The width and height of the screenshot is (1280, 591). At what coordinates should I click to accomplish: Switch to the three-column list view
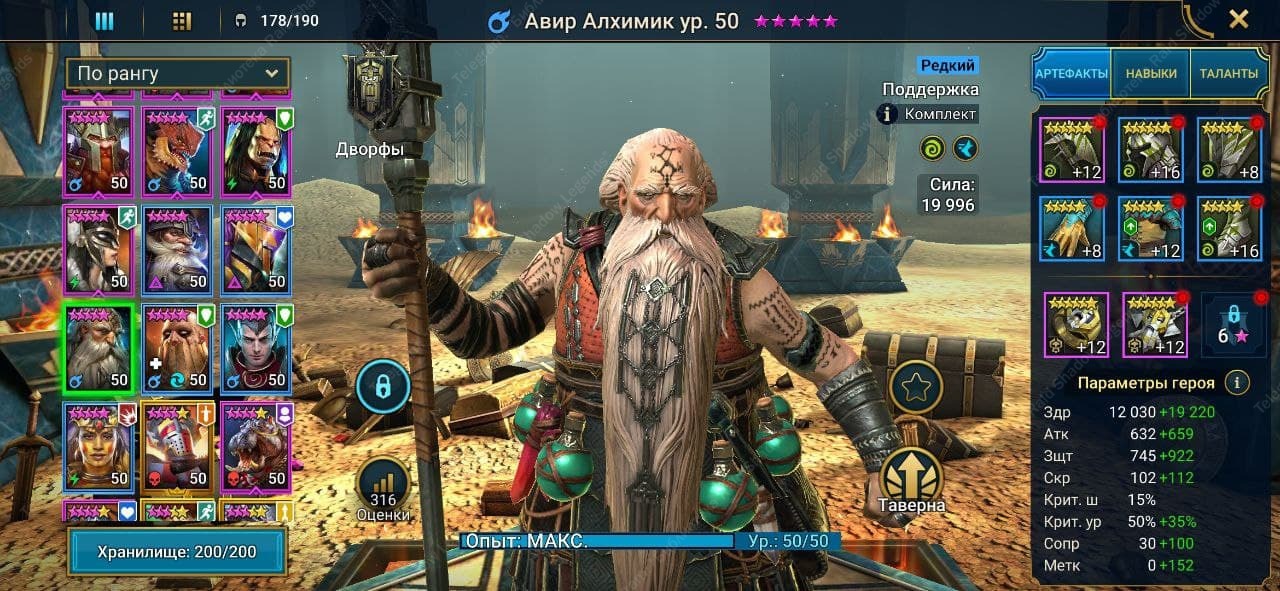(x=104, y=20)
